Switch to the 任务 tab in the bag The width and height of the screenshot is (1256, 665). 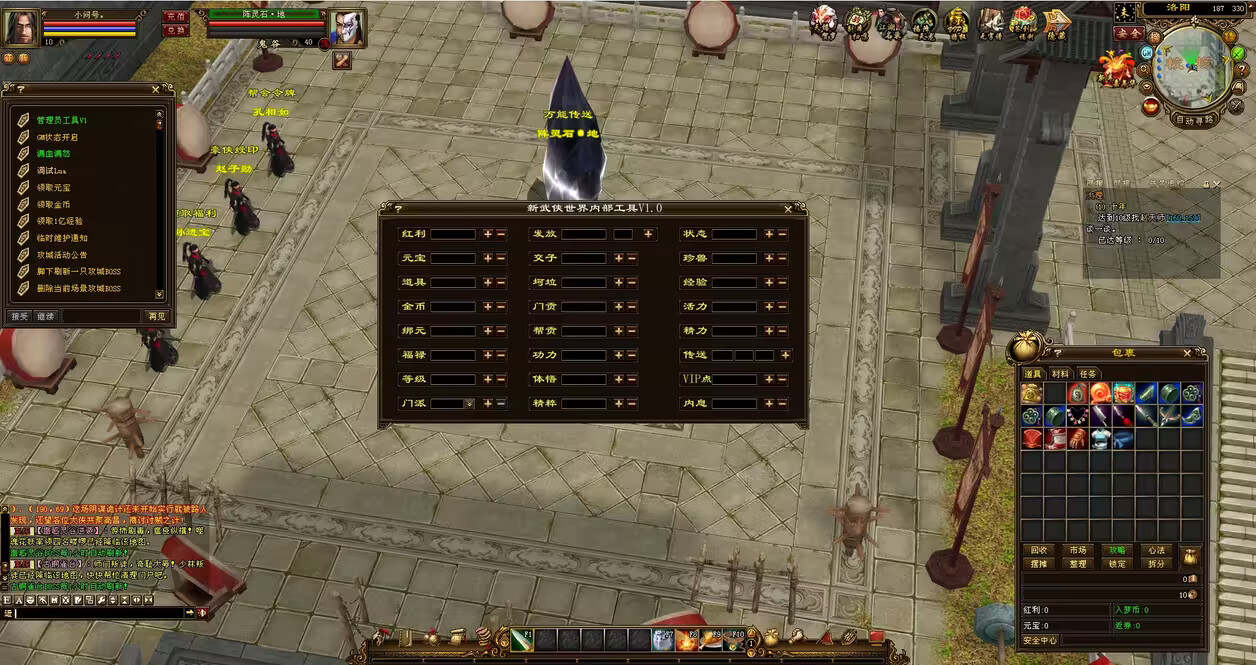[1087, 374]
